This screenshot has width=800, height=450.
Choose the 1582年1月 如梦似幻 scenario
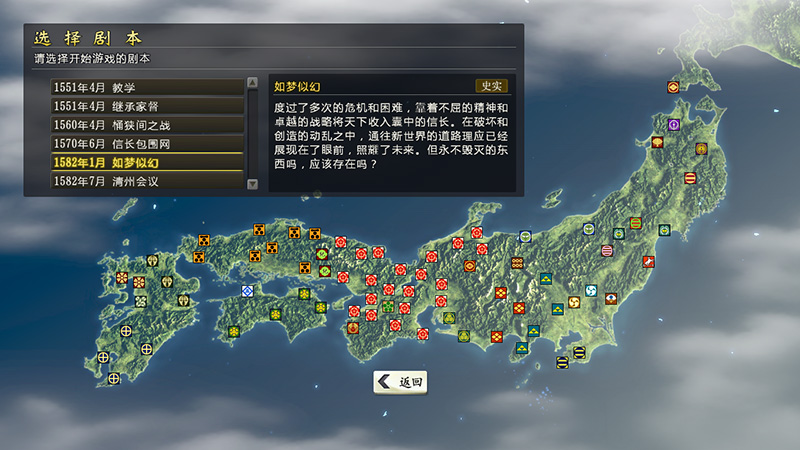(x=147, y=163)
